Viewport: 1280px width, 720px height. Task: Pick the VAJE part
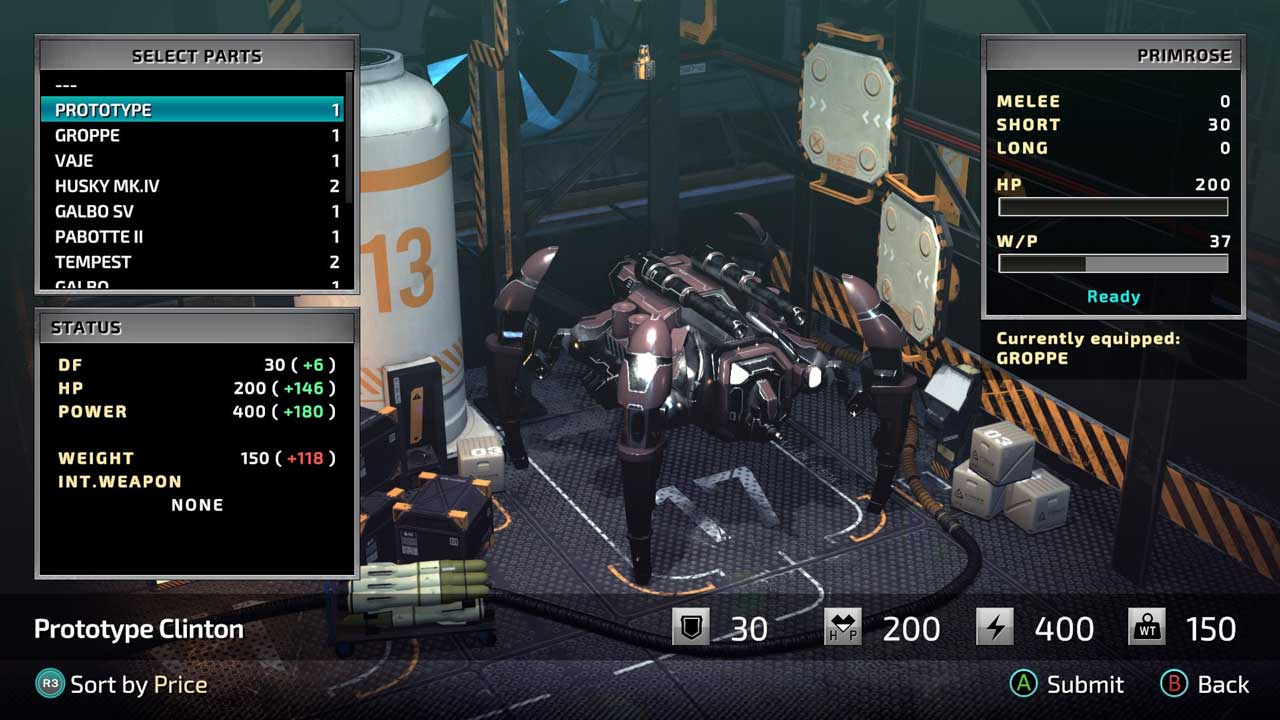point(190,160)
